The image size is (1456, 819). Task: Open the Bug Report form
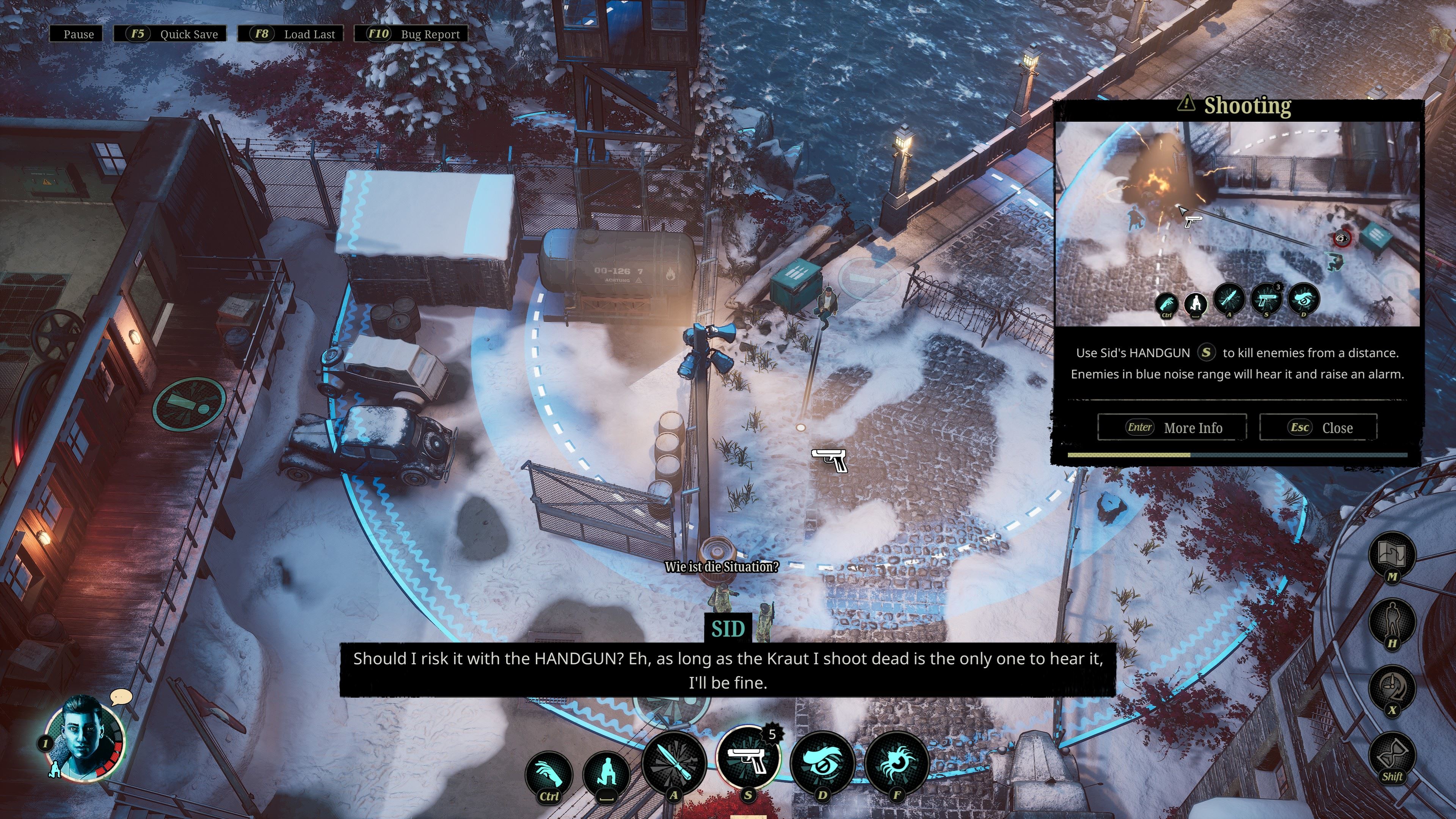[x=411, y=34]
